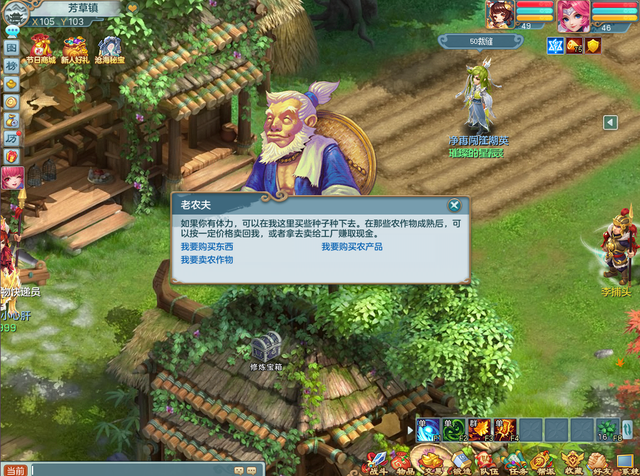640x476 pixels.
Task: Open the 沧海秘宝 event icon
Action: tap(109, 46)
